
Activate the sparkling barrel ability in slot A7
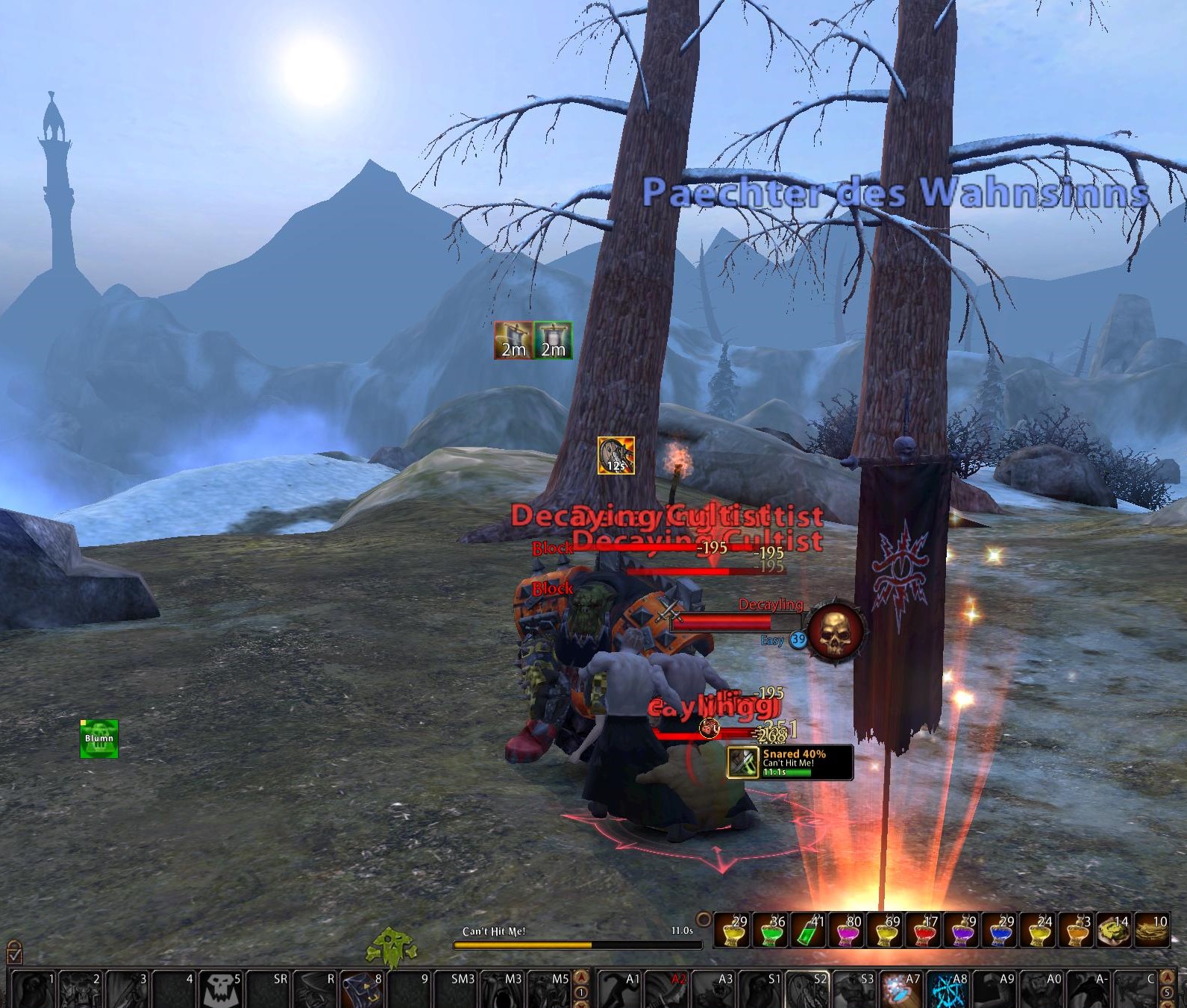(x=900, y=989)
